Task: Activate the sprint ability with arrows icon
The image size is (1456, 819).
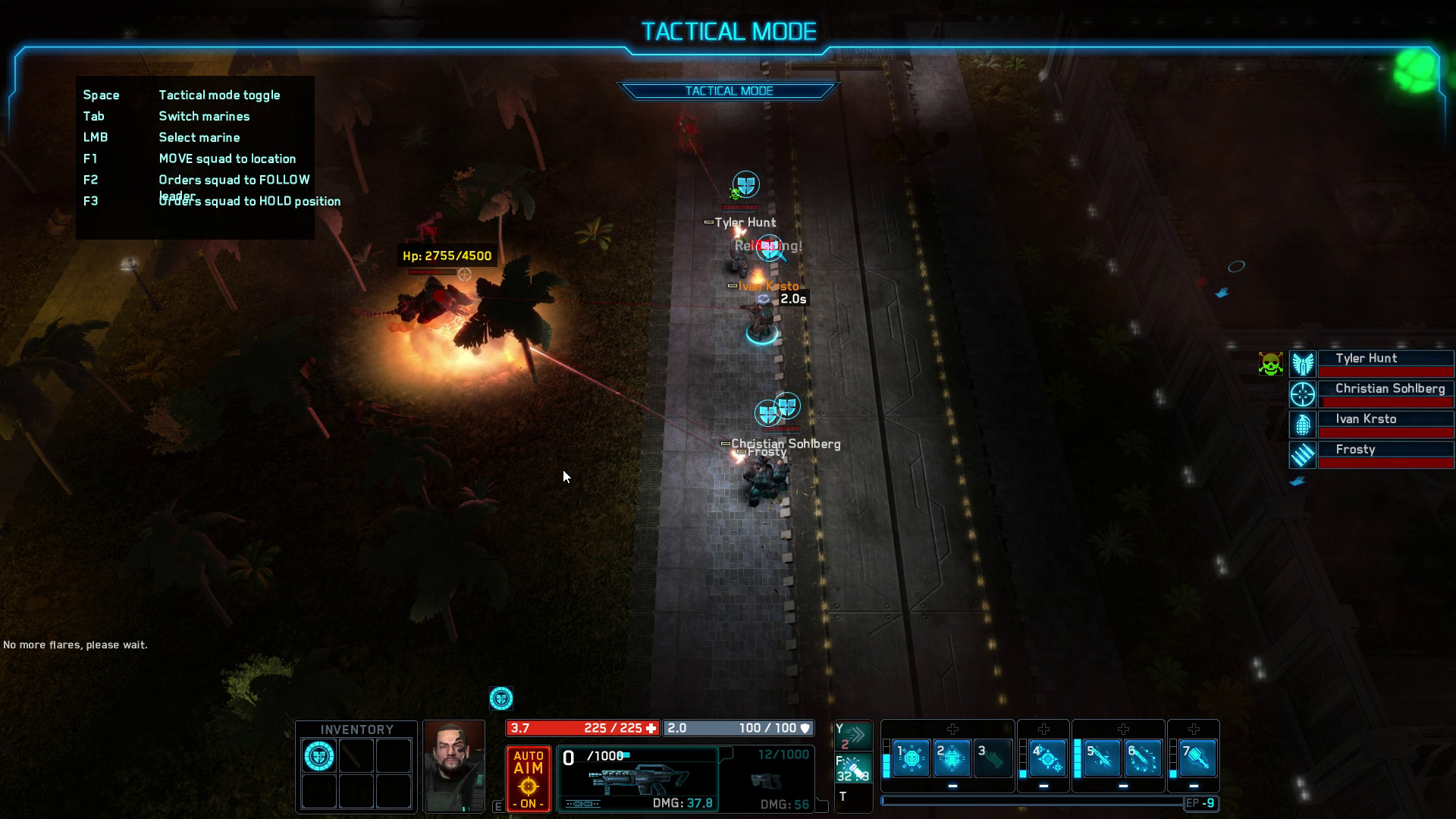Action: [x=854, y=734]
